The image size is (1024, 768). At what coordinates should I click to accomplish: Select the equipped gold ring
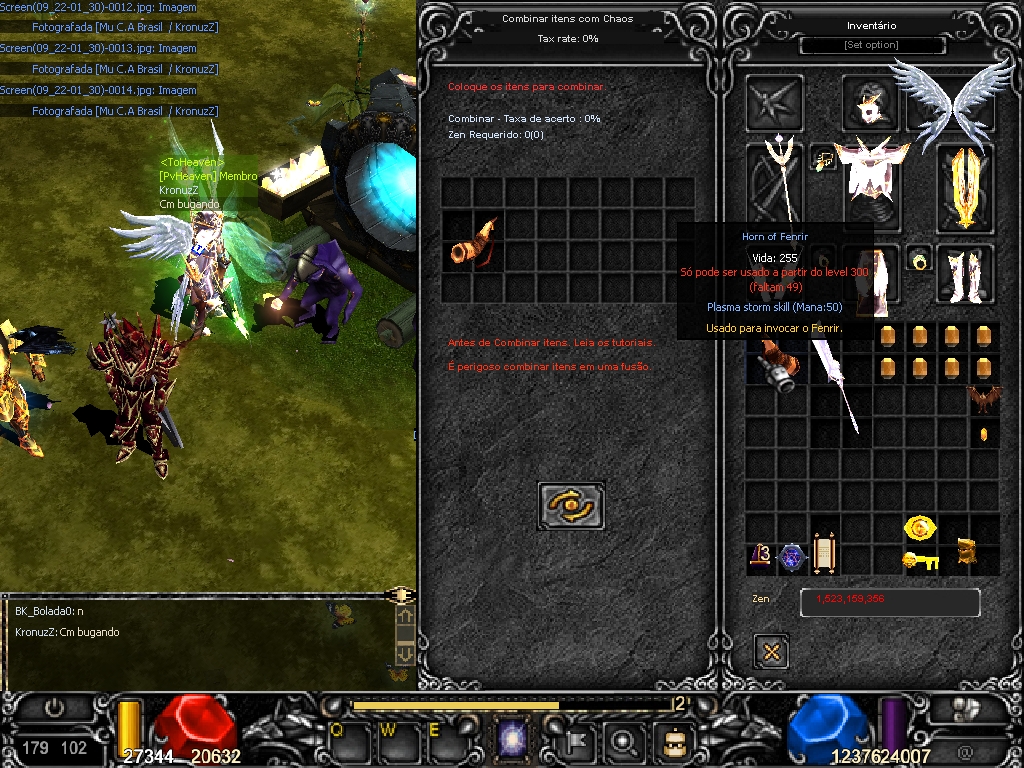[920, 261]
